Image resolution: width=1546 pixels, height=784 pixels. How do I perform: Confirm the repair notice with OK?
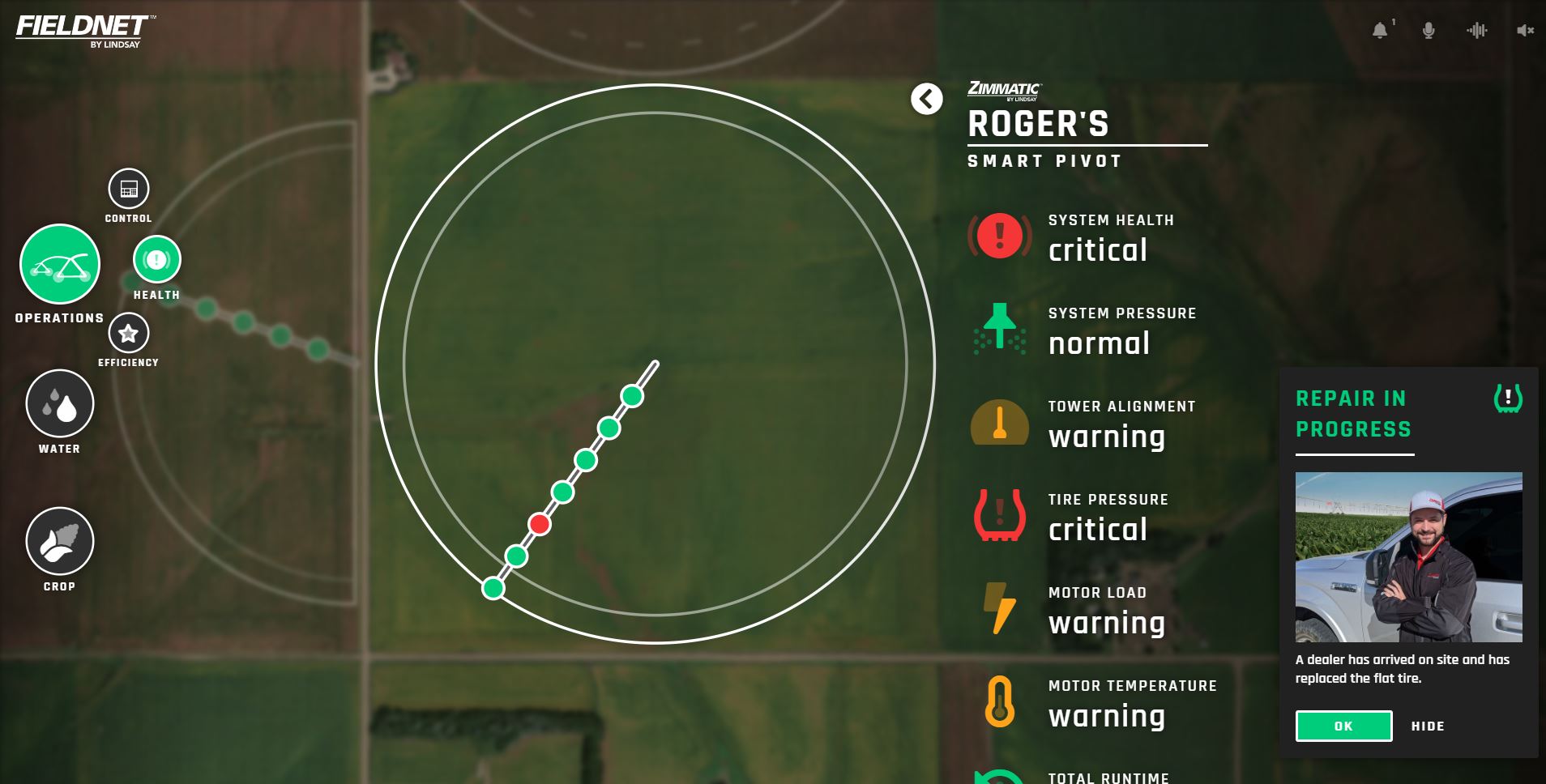click(x=1343, y=726)
